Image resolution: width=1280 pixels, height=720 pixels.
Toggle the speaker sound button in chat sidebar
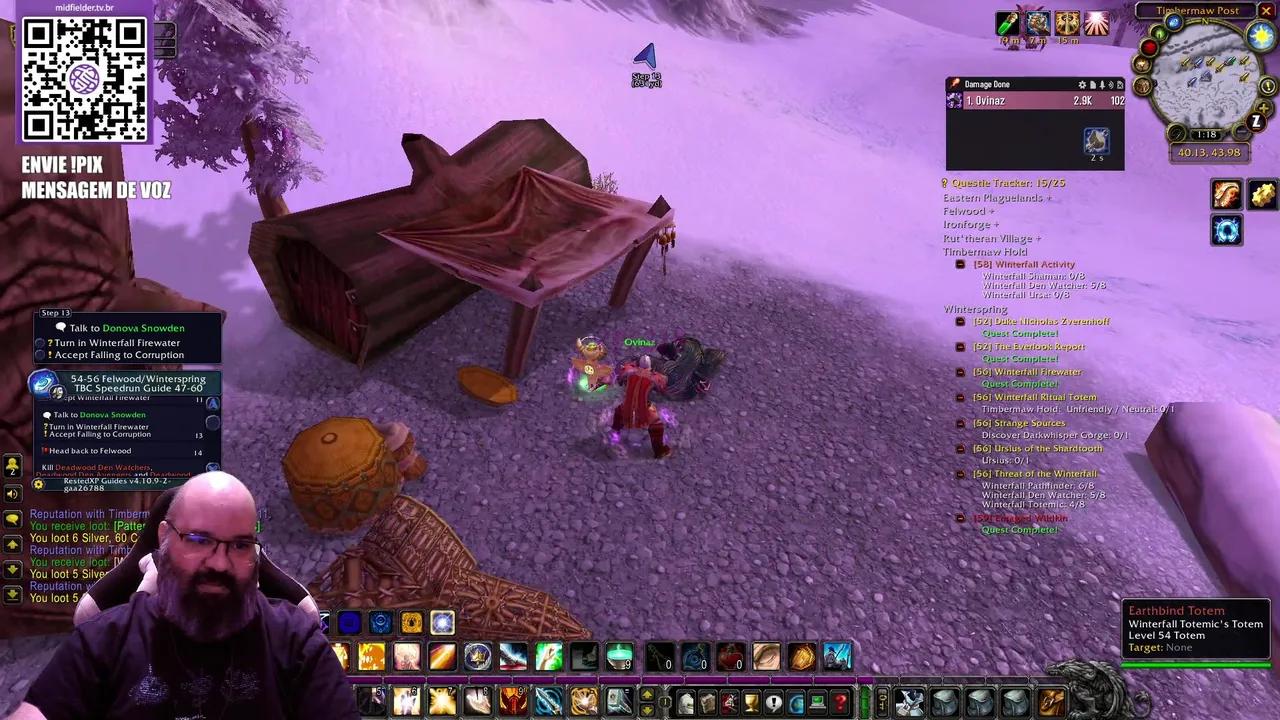pyautogui.click(x=13, y=493)
